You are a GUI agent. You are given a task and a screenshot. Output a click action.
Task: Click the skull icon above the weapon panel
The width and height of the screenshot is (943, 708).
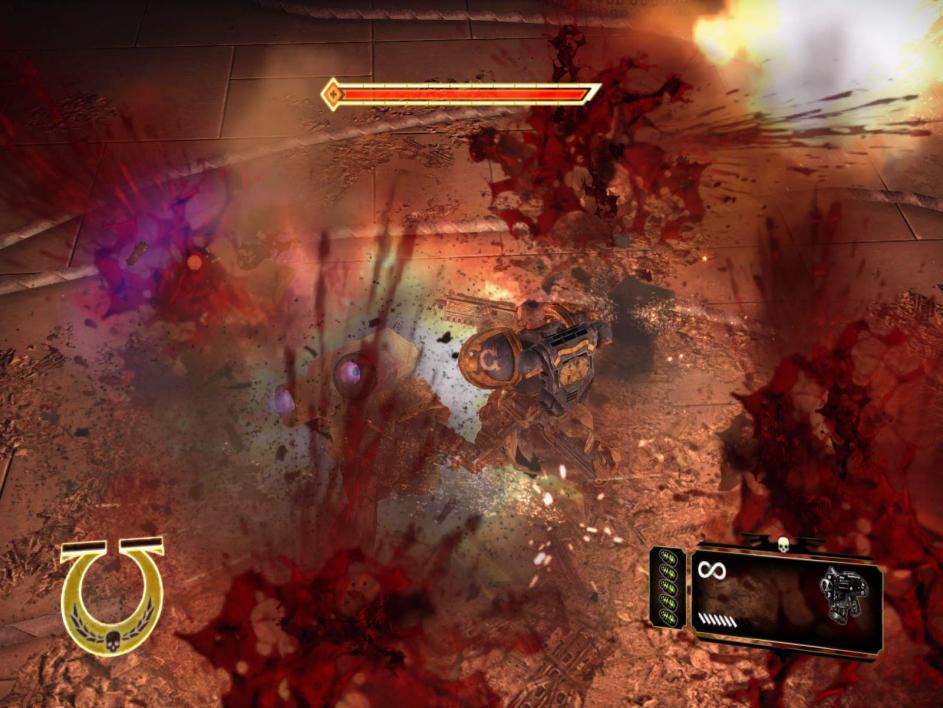coord(783,543)
